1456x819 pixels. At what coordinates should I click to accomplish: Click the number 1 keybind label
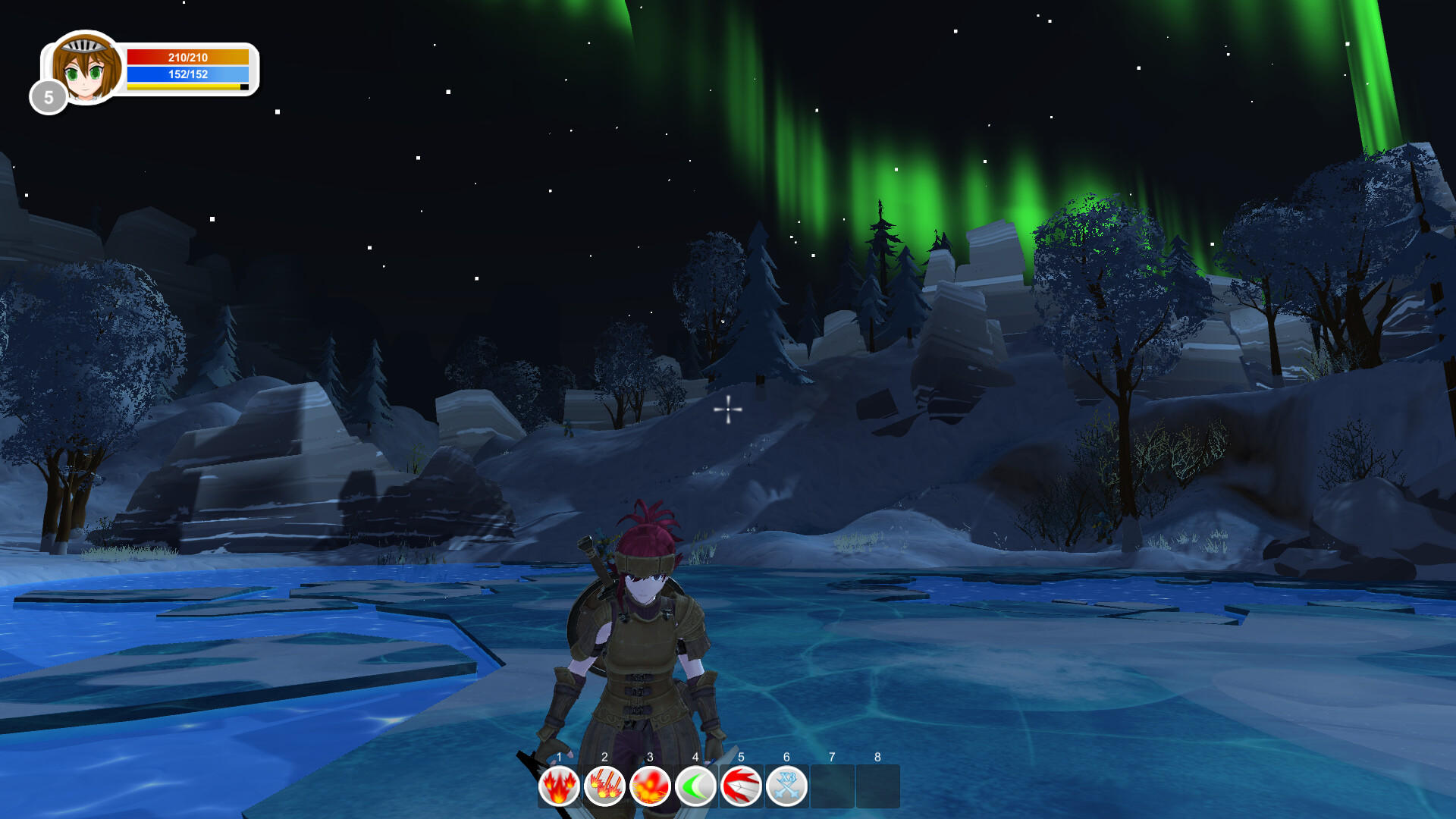coord(559,757)
